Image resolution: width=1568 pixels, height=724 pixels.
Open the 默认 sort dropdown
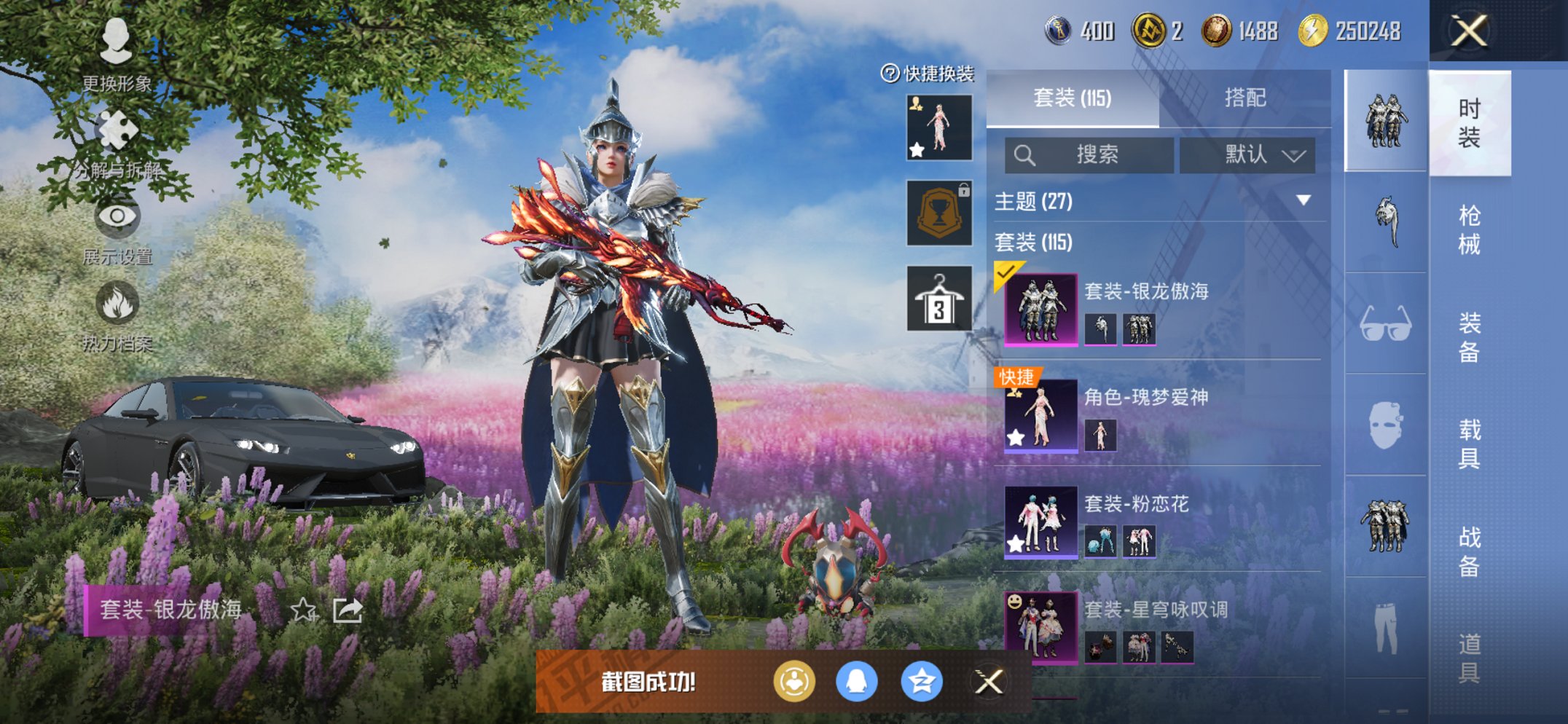(1247, 154)
